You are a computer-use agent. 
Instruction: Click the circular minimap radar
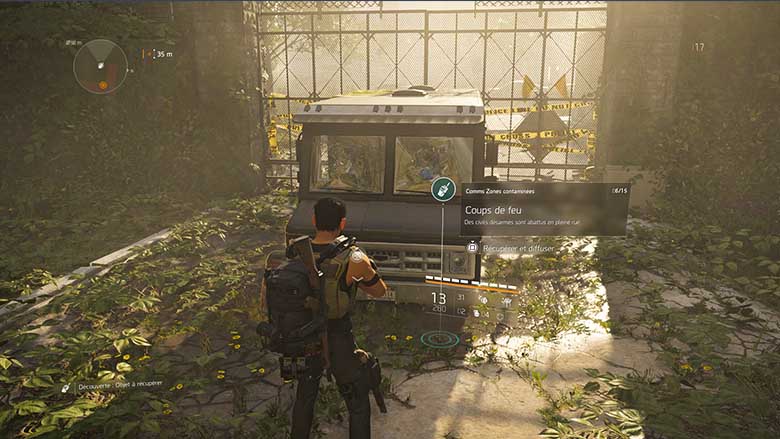[100, 65]
